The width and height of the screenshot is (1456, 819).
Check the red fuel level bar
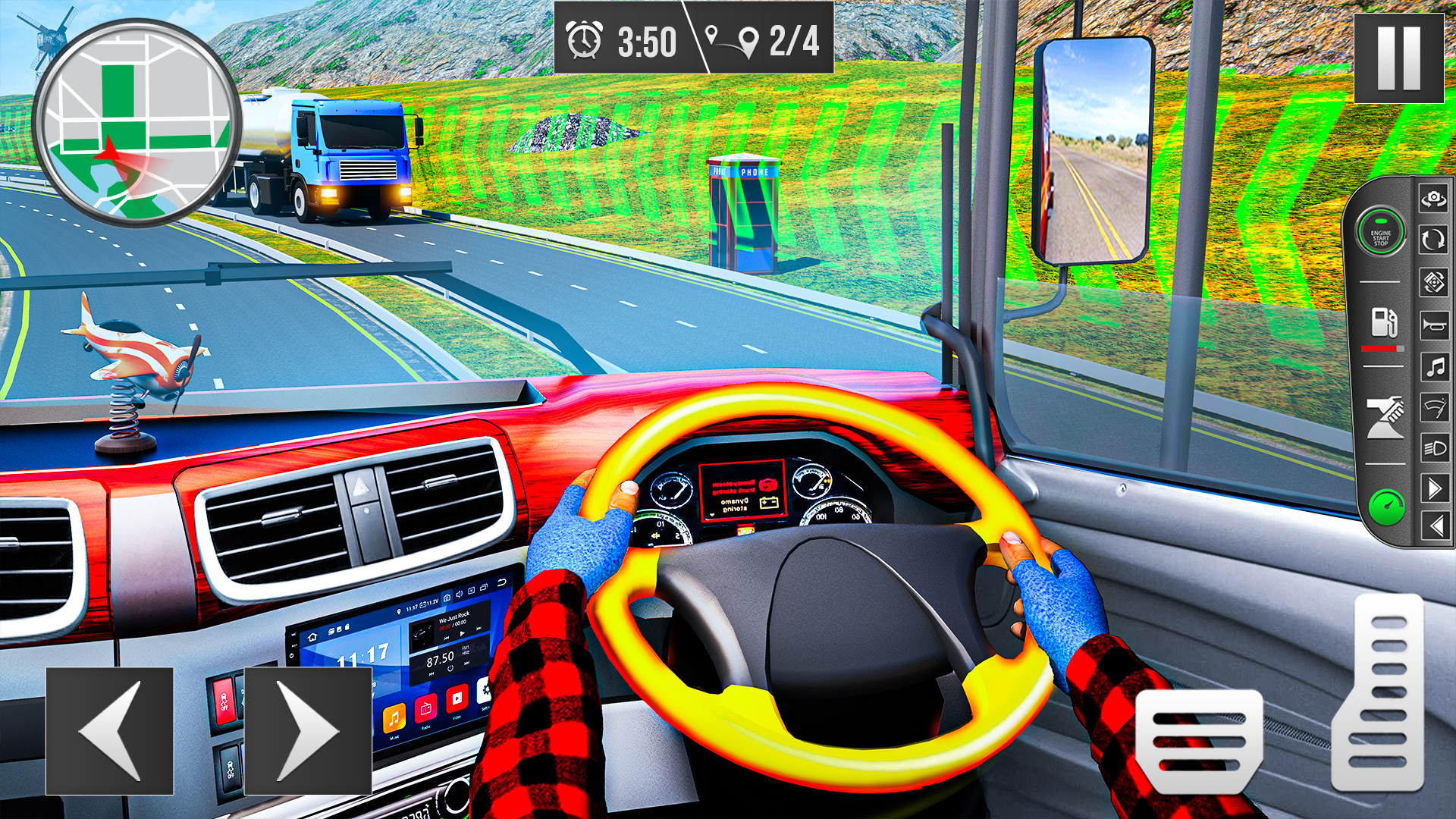(1382, 348)
